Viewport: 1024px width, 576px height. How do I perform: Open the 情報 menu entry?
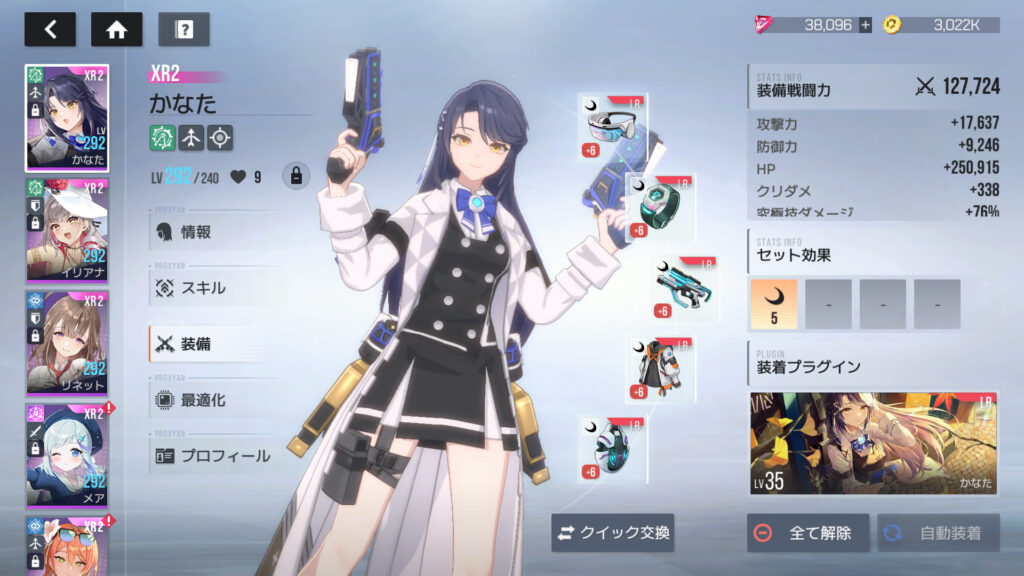click(x=195, y=232)
